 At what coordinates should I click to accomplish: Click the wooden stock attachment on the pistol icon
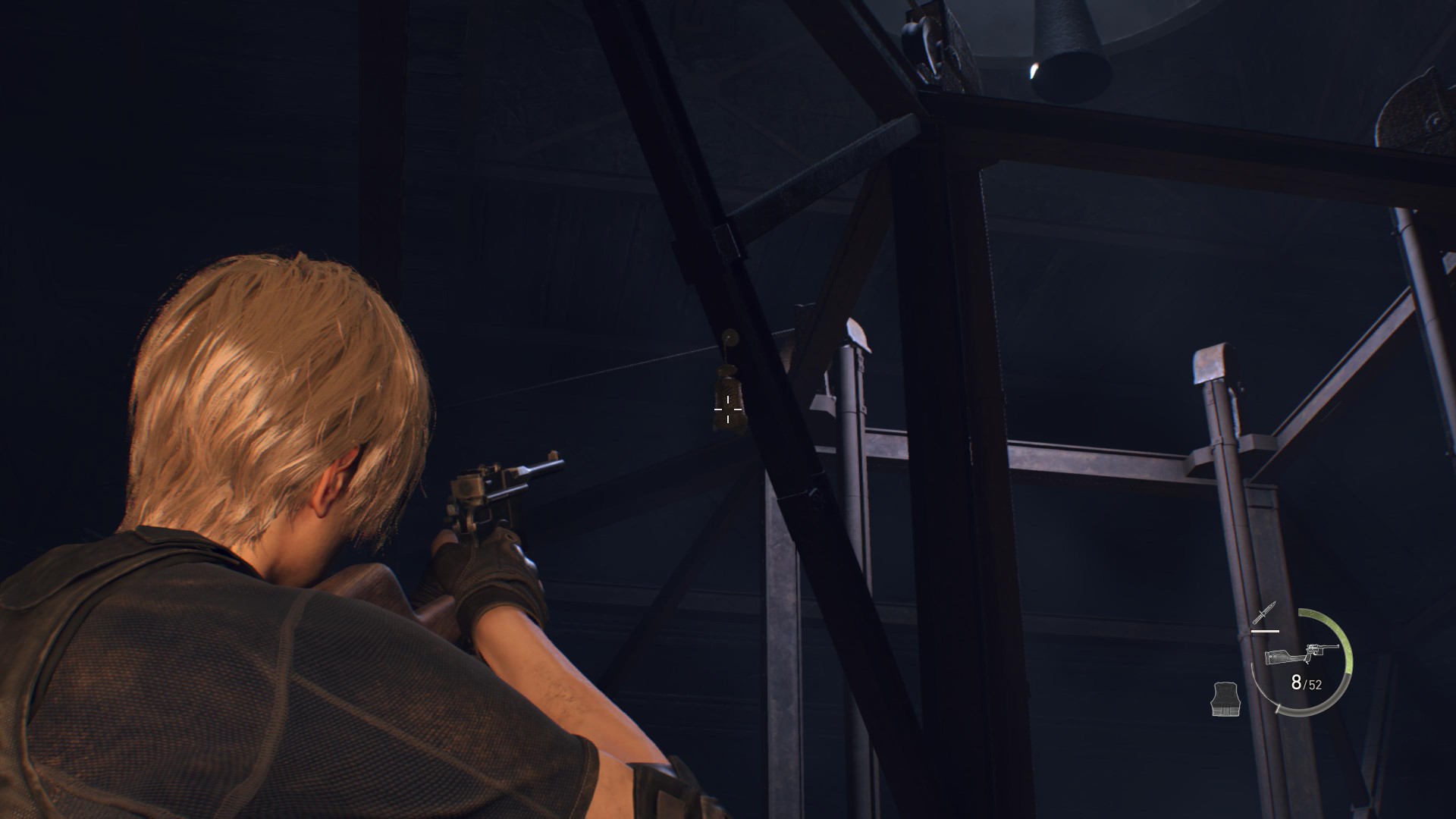(1279, 657)
